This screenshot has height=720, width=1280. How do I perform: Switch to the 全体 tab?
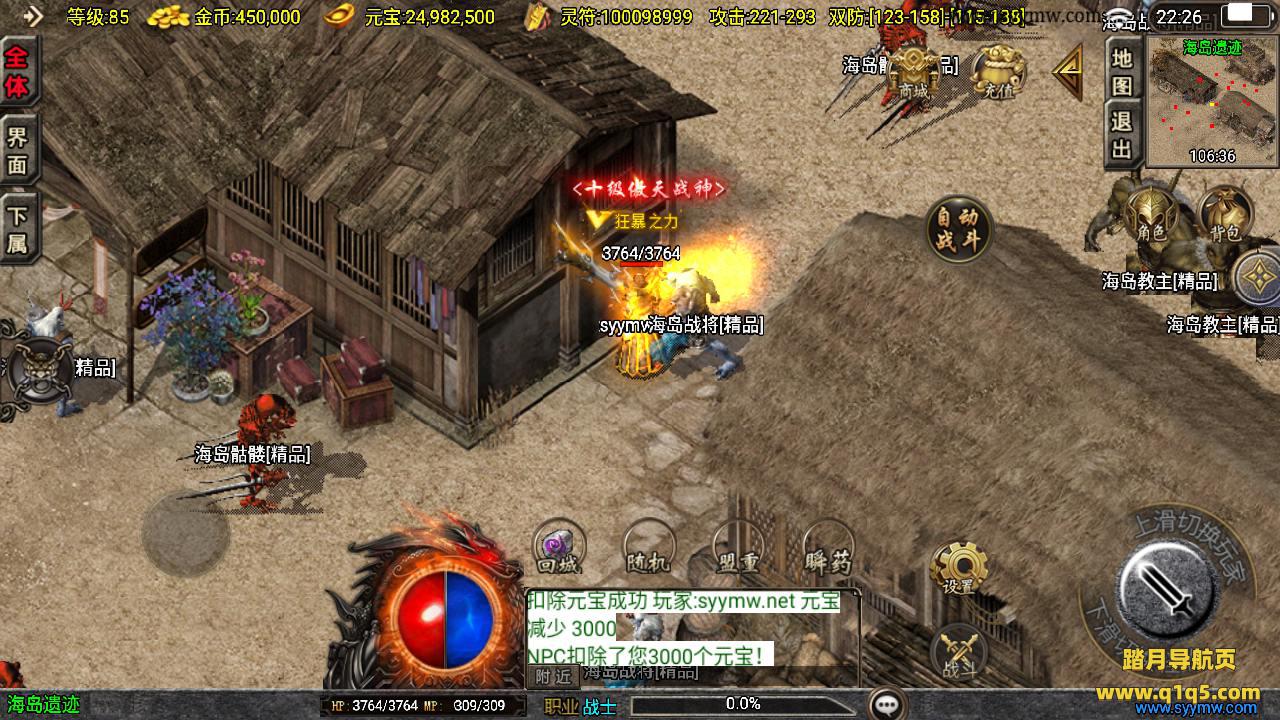(x=17, y=71)
